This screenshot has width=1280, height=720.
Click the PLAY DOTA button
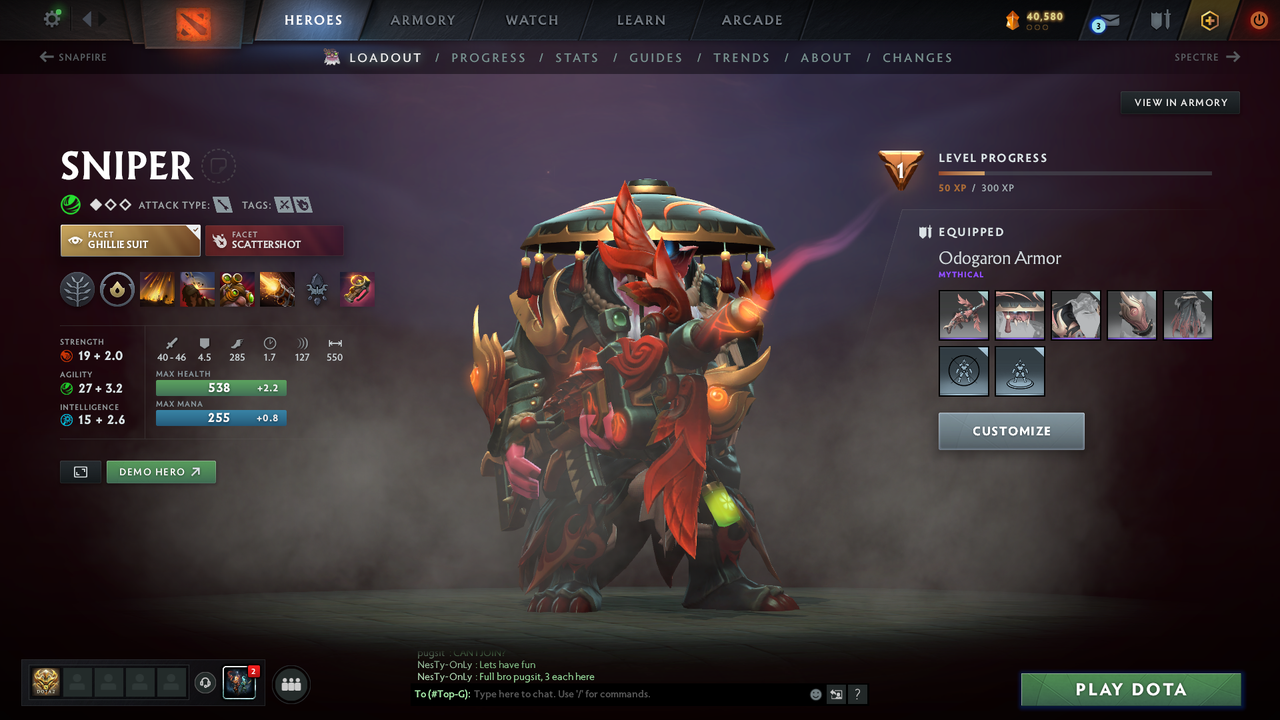1130,689
